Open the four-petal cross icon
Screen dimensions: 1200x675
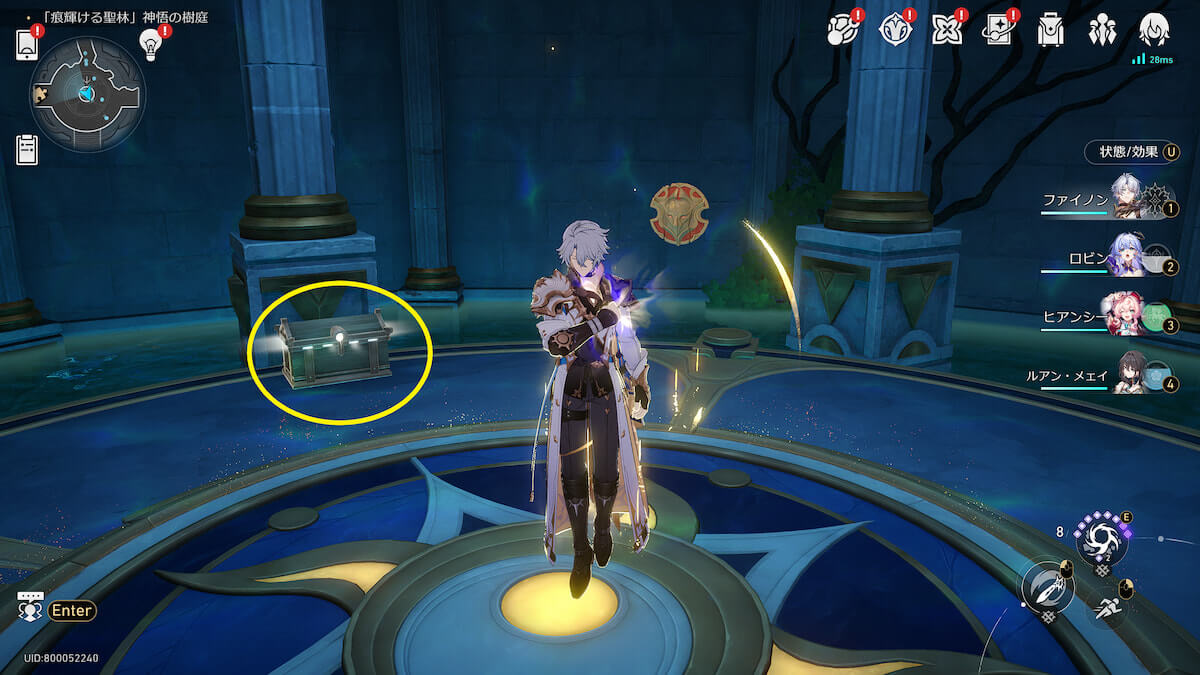[x=946, y=30]
